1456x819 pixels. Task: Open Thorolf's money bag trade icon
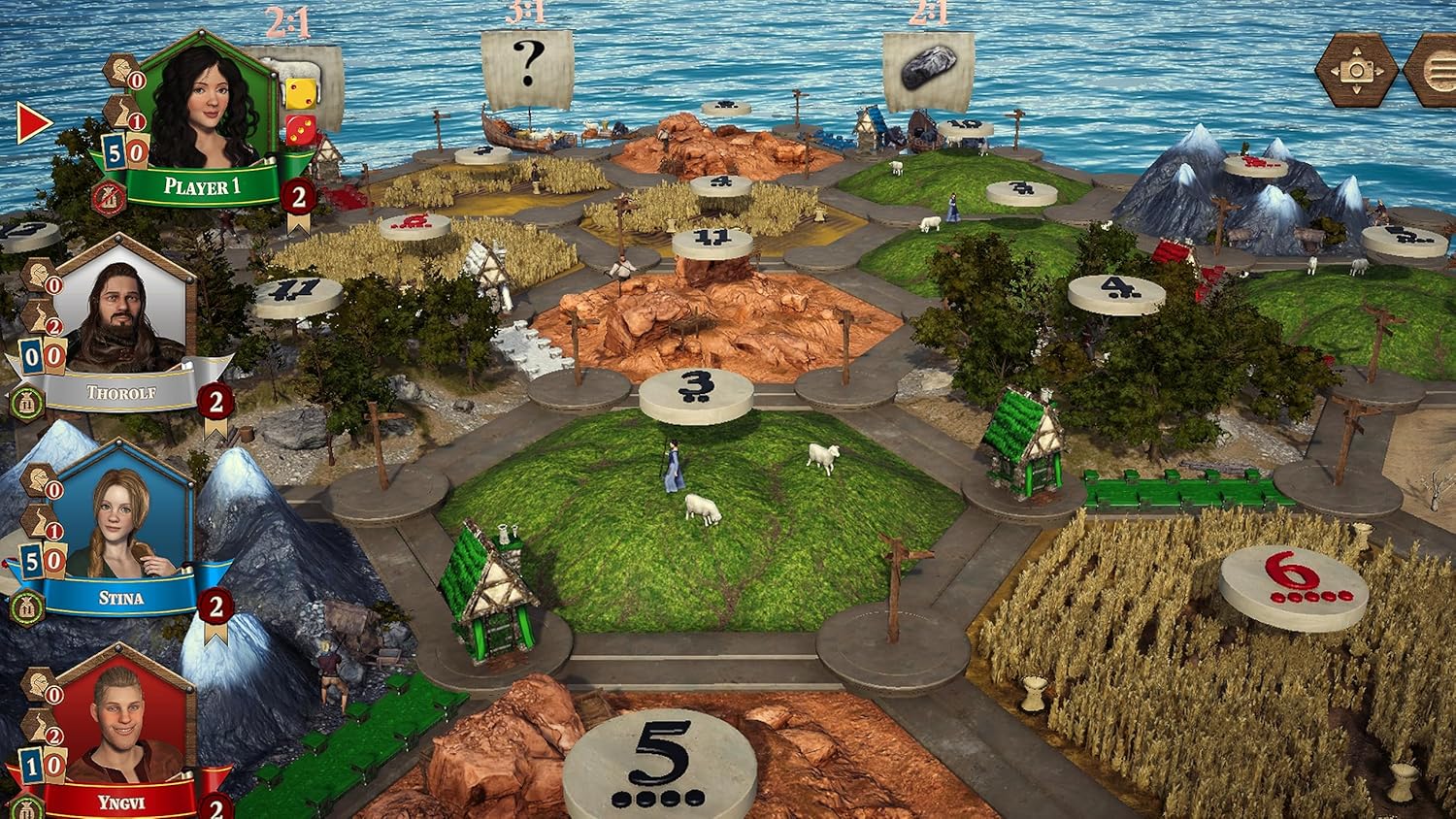27,402
